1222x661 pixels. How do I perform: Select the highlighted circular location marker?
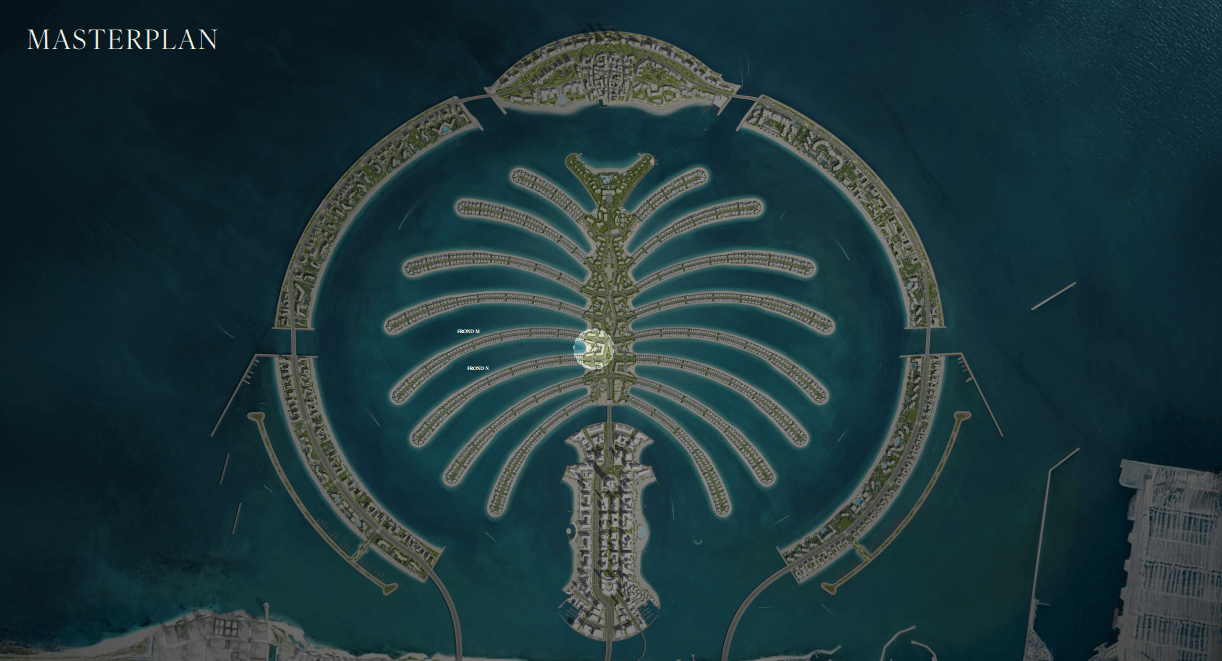(596, 347)
